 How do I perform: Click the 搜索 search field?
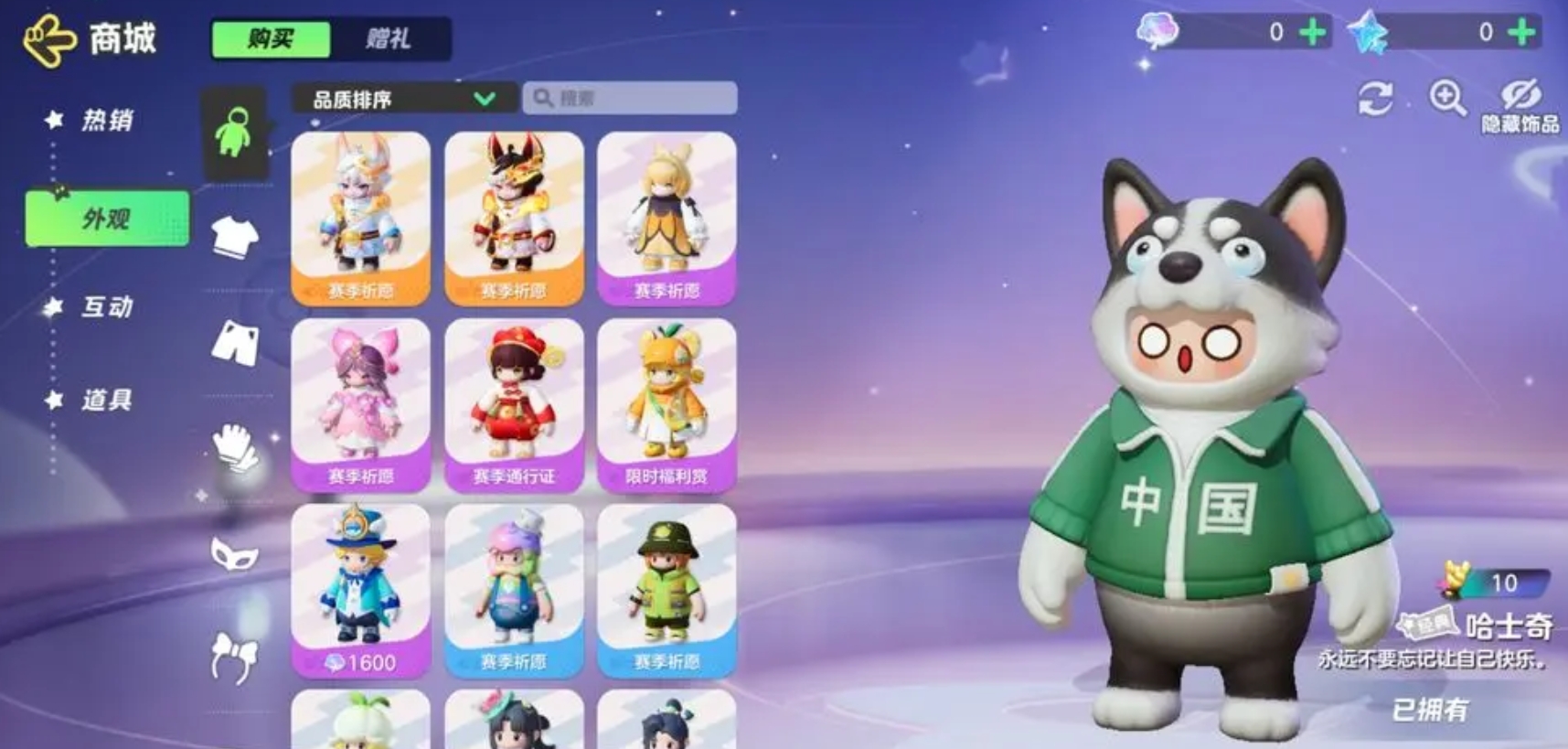631,98
